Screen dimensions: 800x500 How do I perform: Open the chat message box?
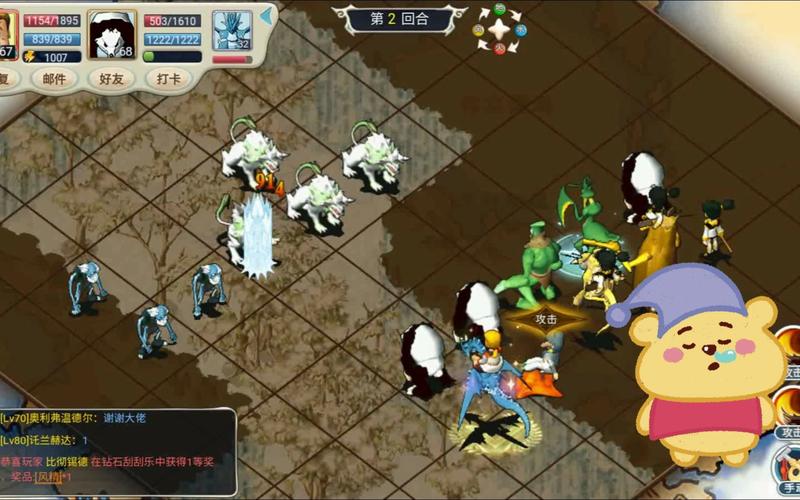[118, 450]
